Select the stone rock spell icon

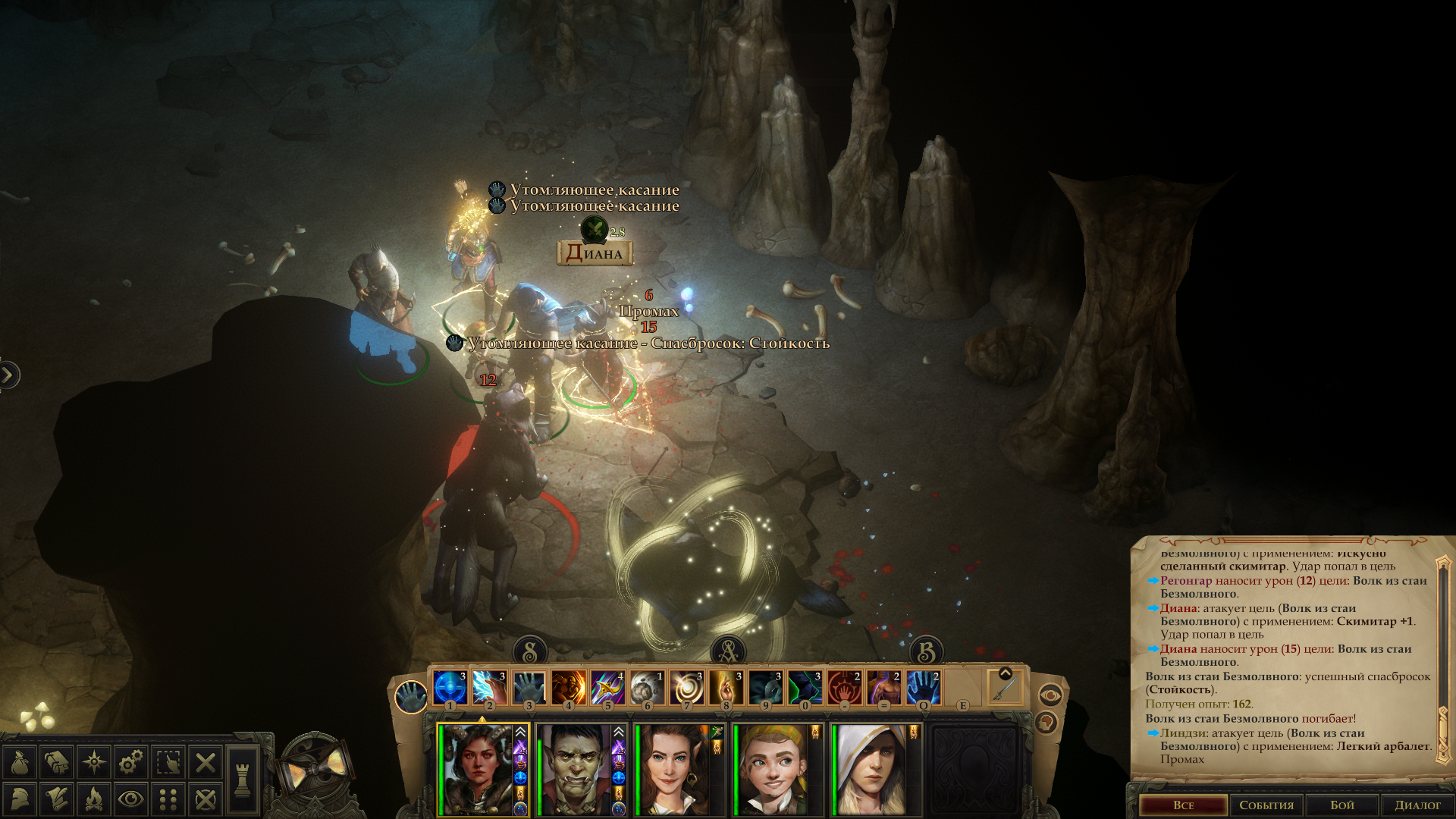click(x=647, y=688)
